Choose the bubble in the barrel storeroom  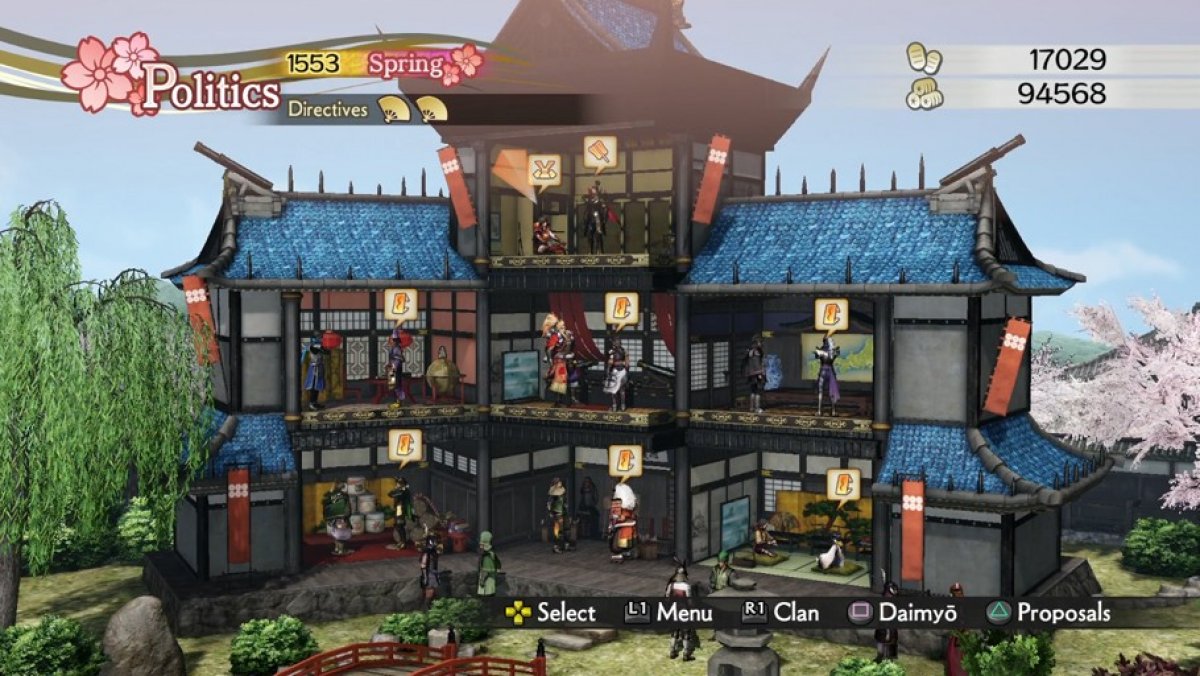click(x=405, y=445)
